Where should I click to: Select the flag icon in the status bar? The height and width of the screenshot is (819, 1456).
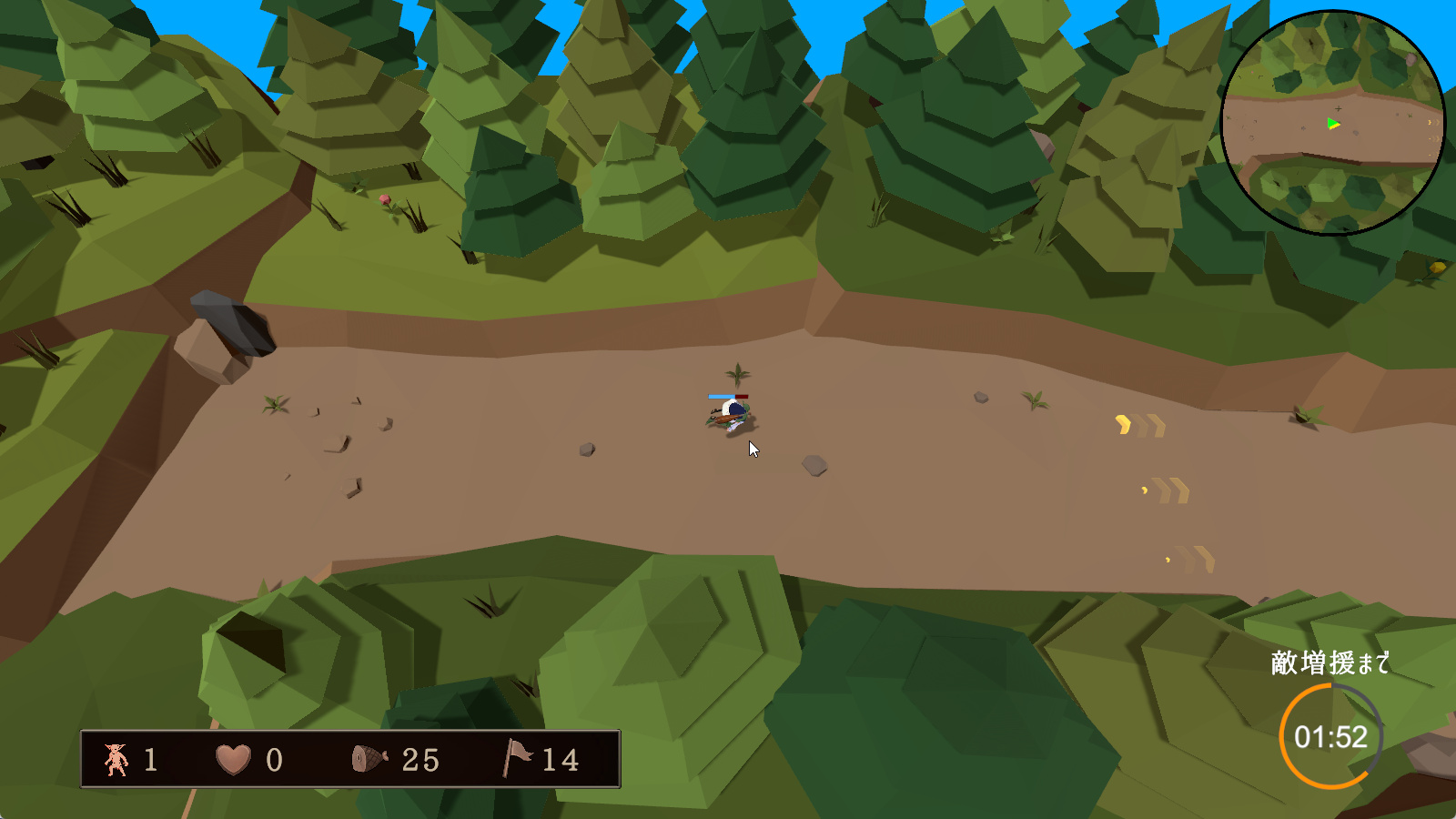(517, 758)
